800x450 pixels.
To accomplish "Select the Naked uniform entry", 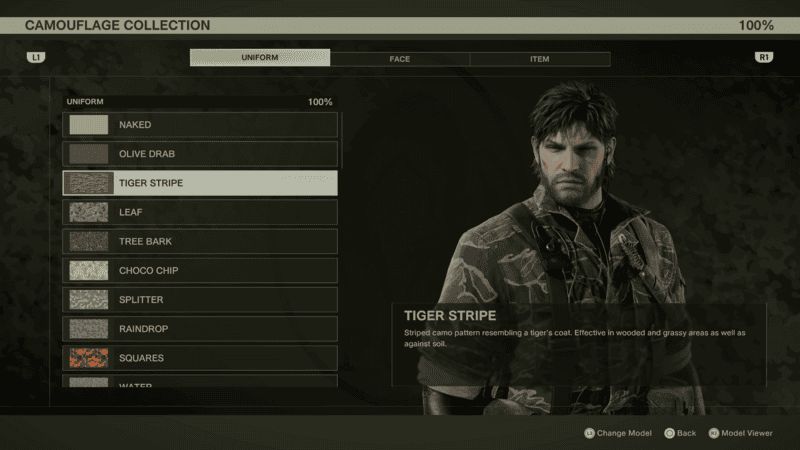I will coord(200,125).
